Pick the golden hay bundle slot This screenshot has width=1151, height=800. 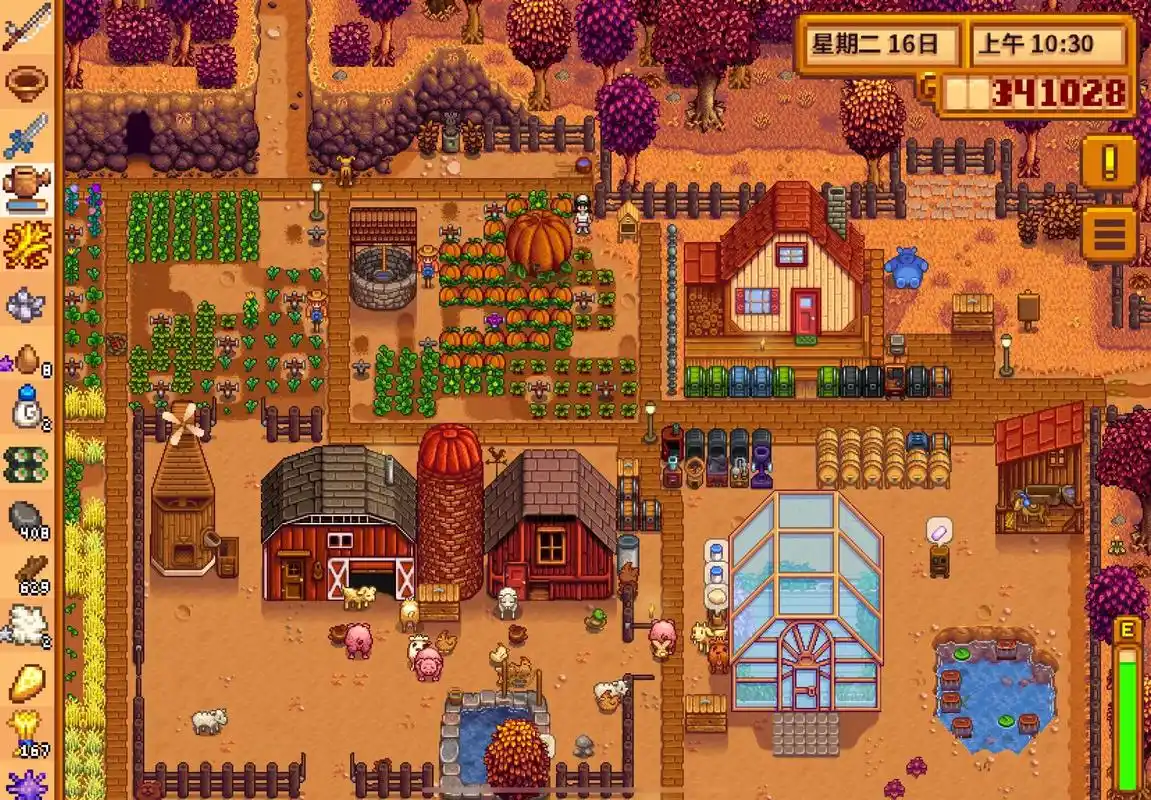[x=26, y=245]
